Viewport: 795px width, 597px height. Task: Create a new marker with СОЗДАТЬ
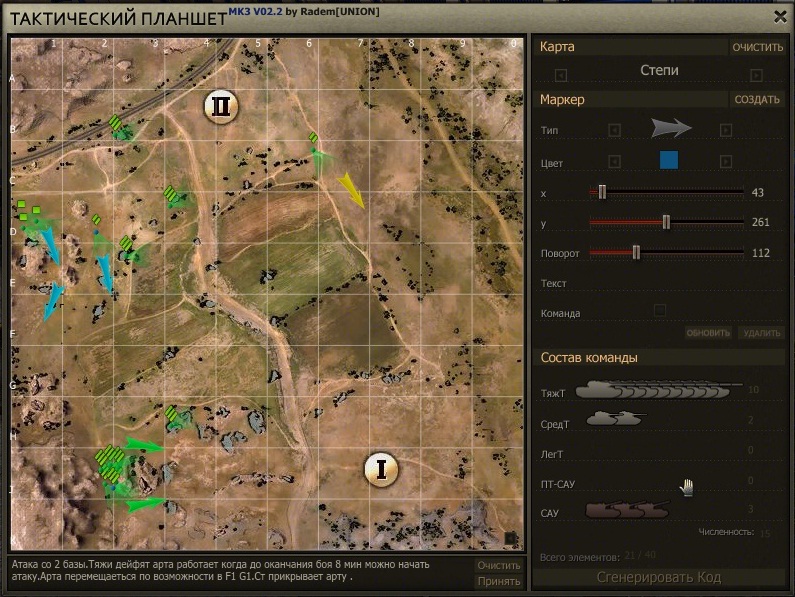757,100
